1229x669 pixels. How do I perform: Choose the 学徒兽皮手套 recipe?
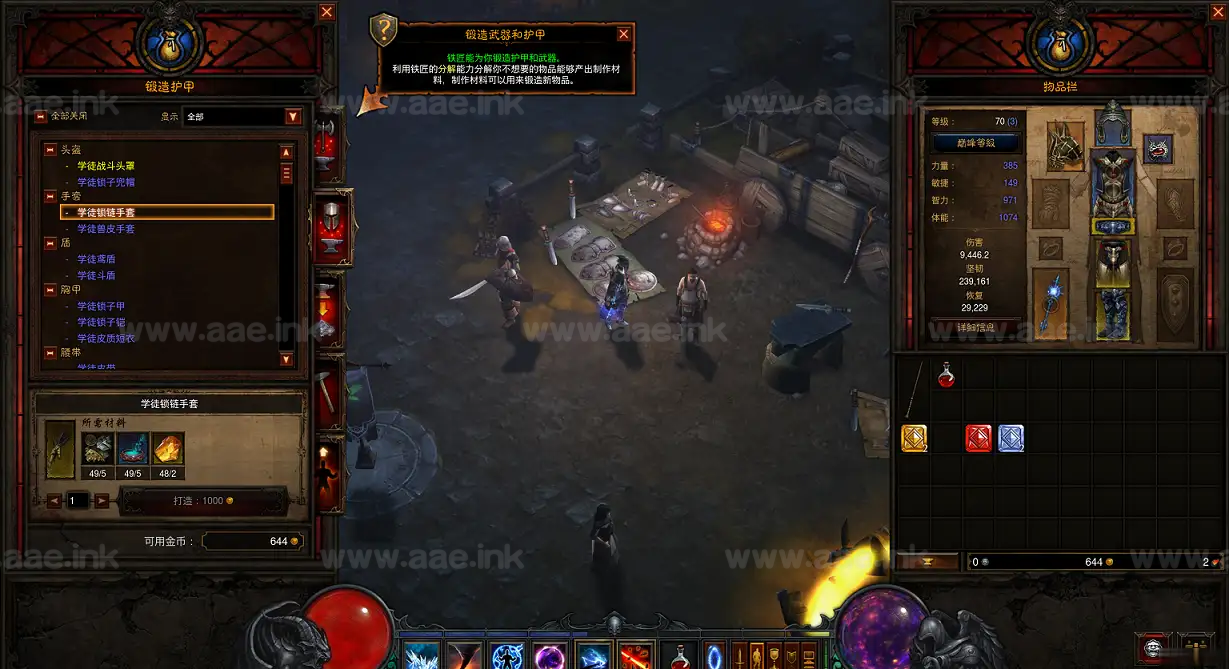[106, 229]
